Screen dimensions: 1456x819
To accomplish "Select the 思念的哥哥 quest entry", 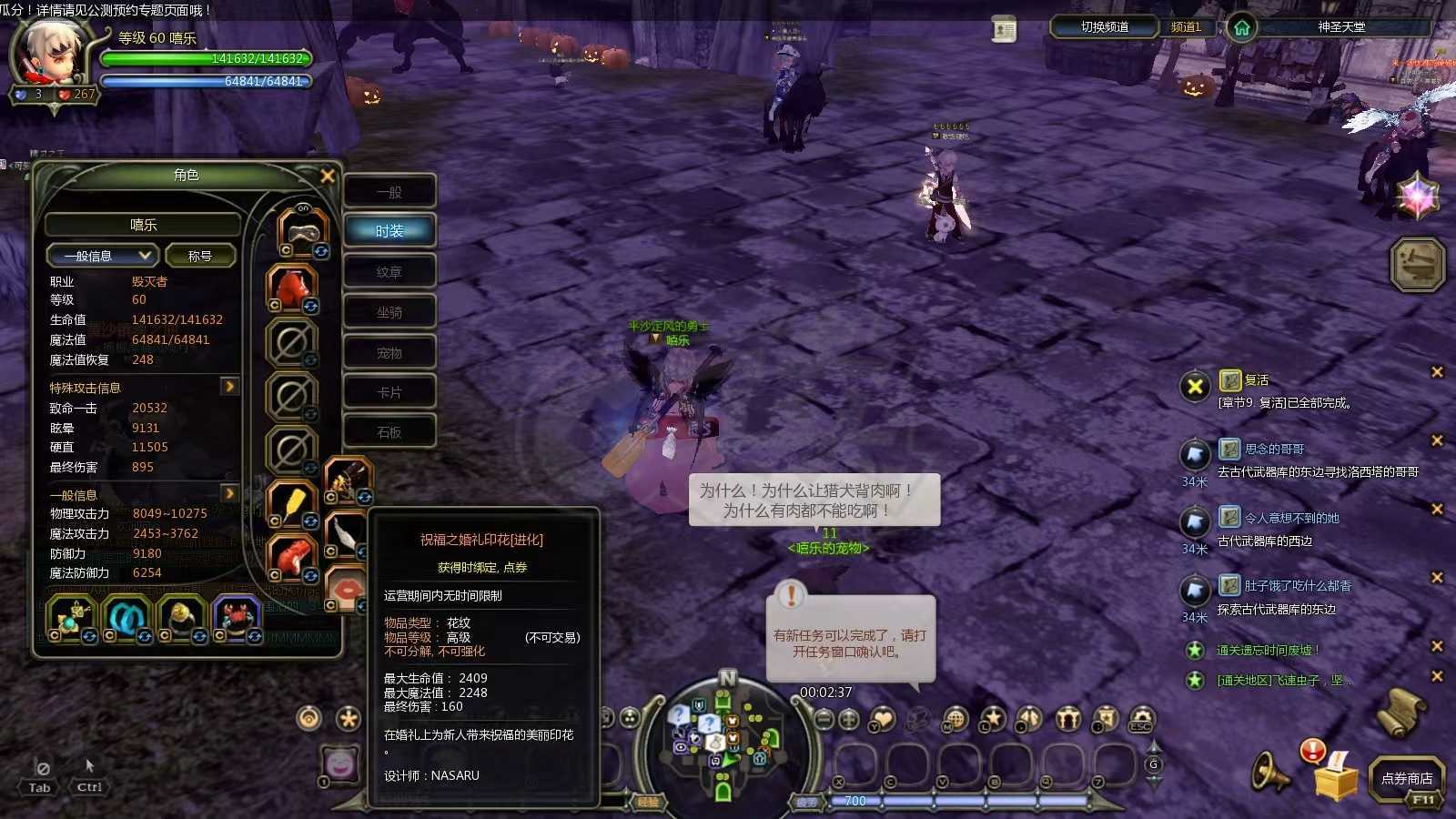I will 1274,449.
